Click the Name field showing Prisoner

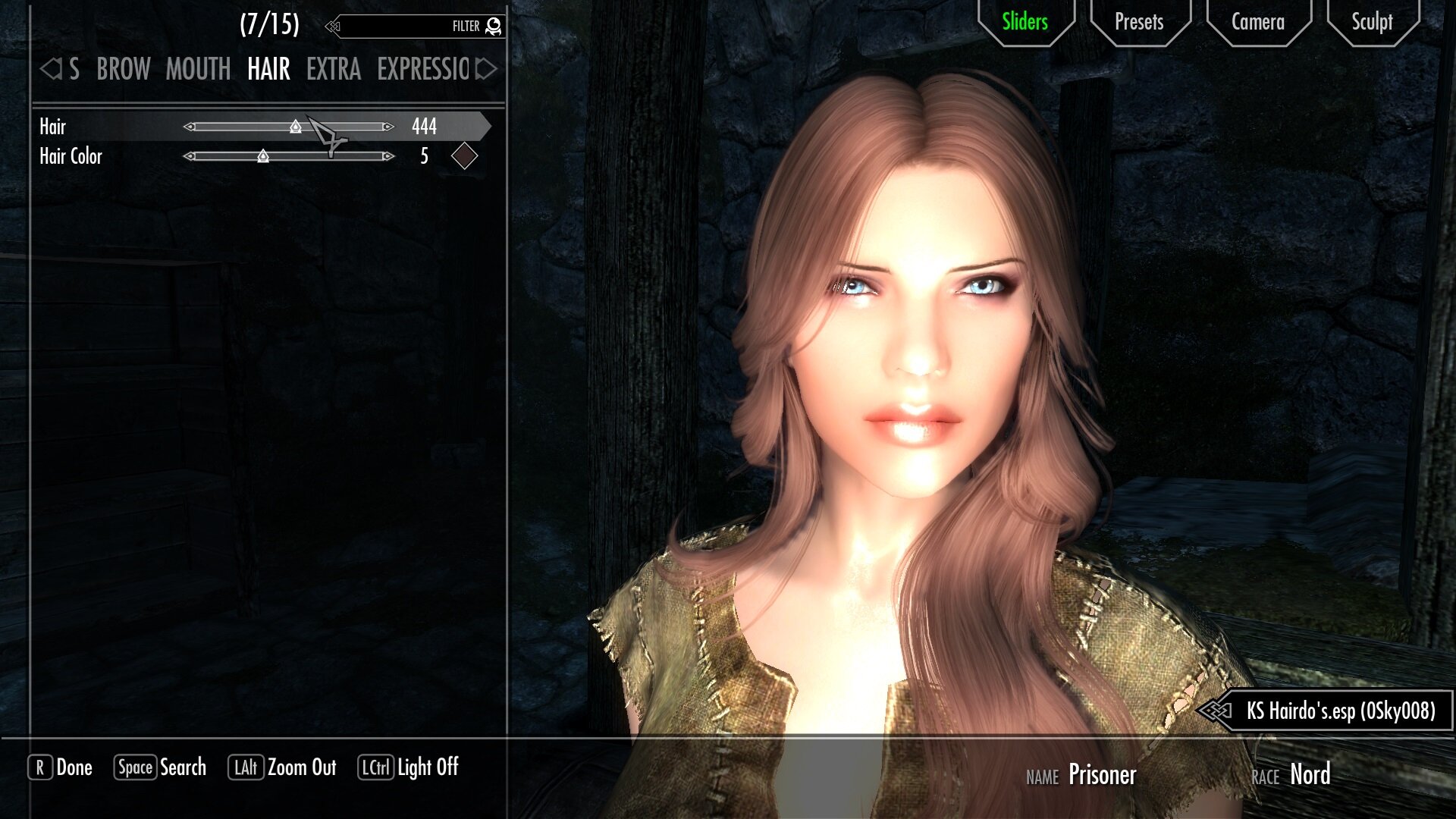coord(1102,775)
